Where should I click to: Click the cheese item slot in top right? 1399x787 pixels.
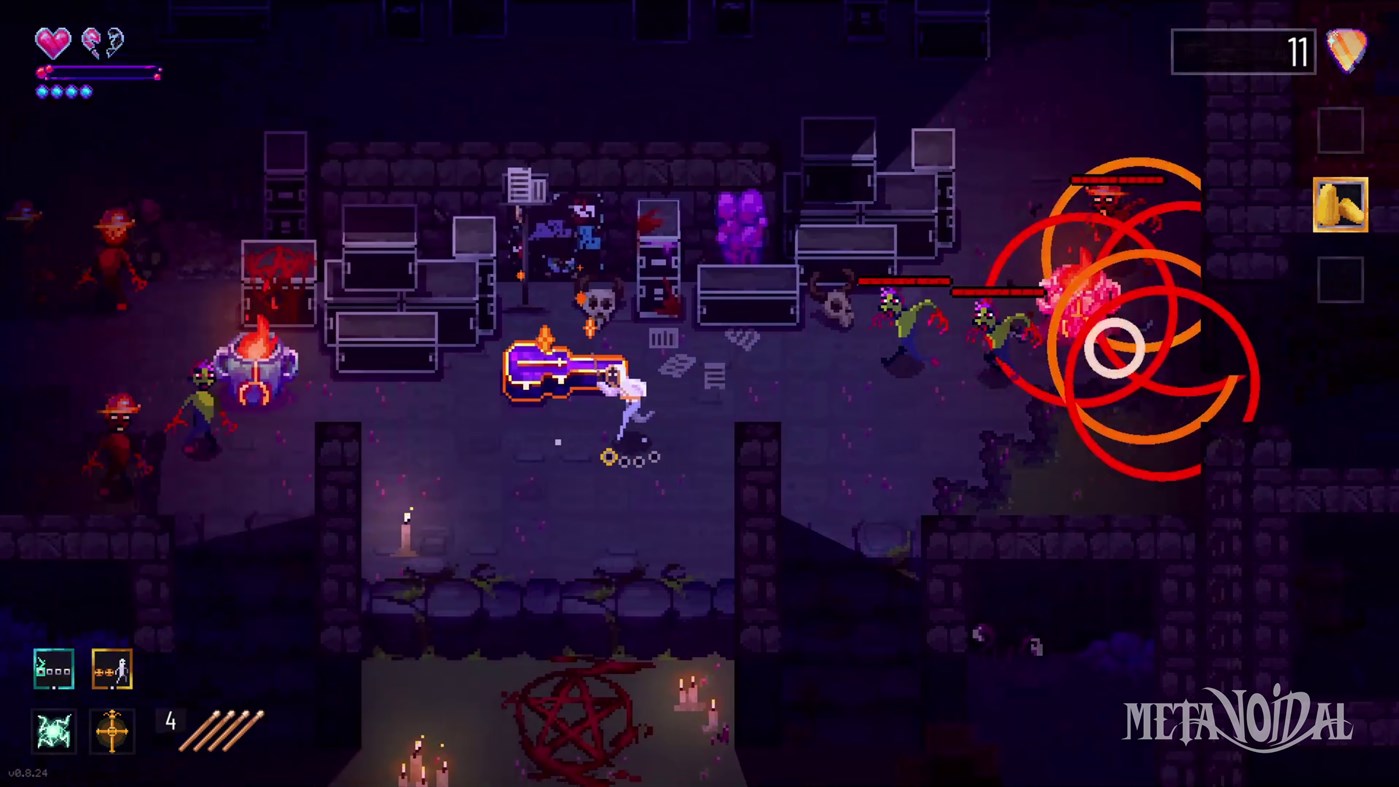pos(1341,203)
